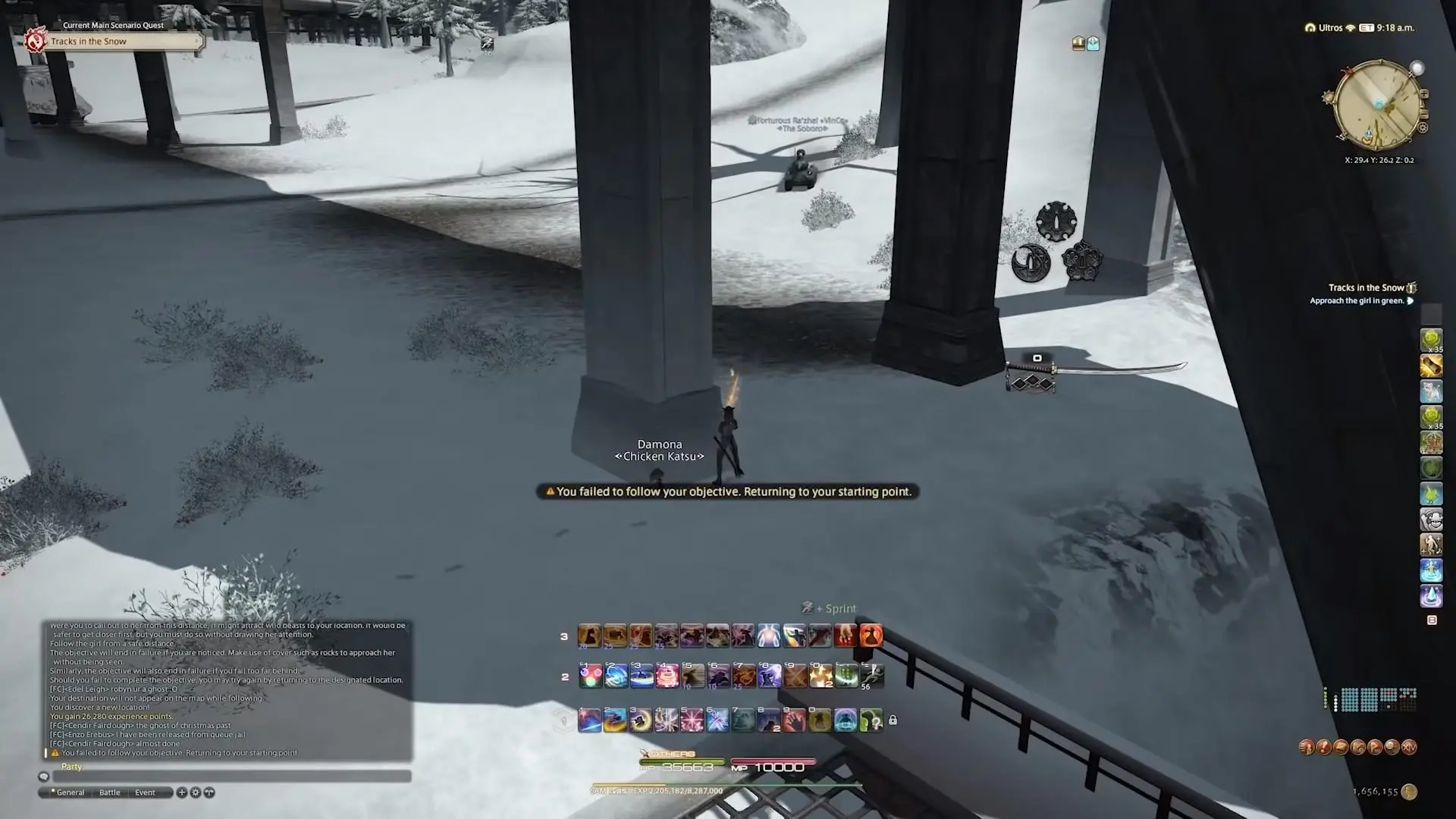Screen dimensions: 1456x819
Task: Zoom in the minimap with the plus button
Action: (1424, 94)
